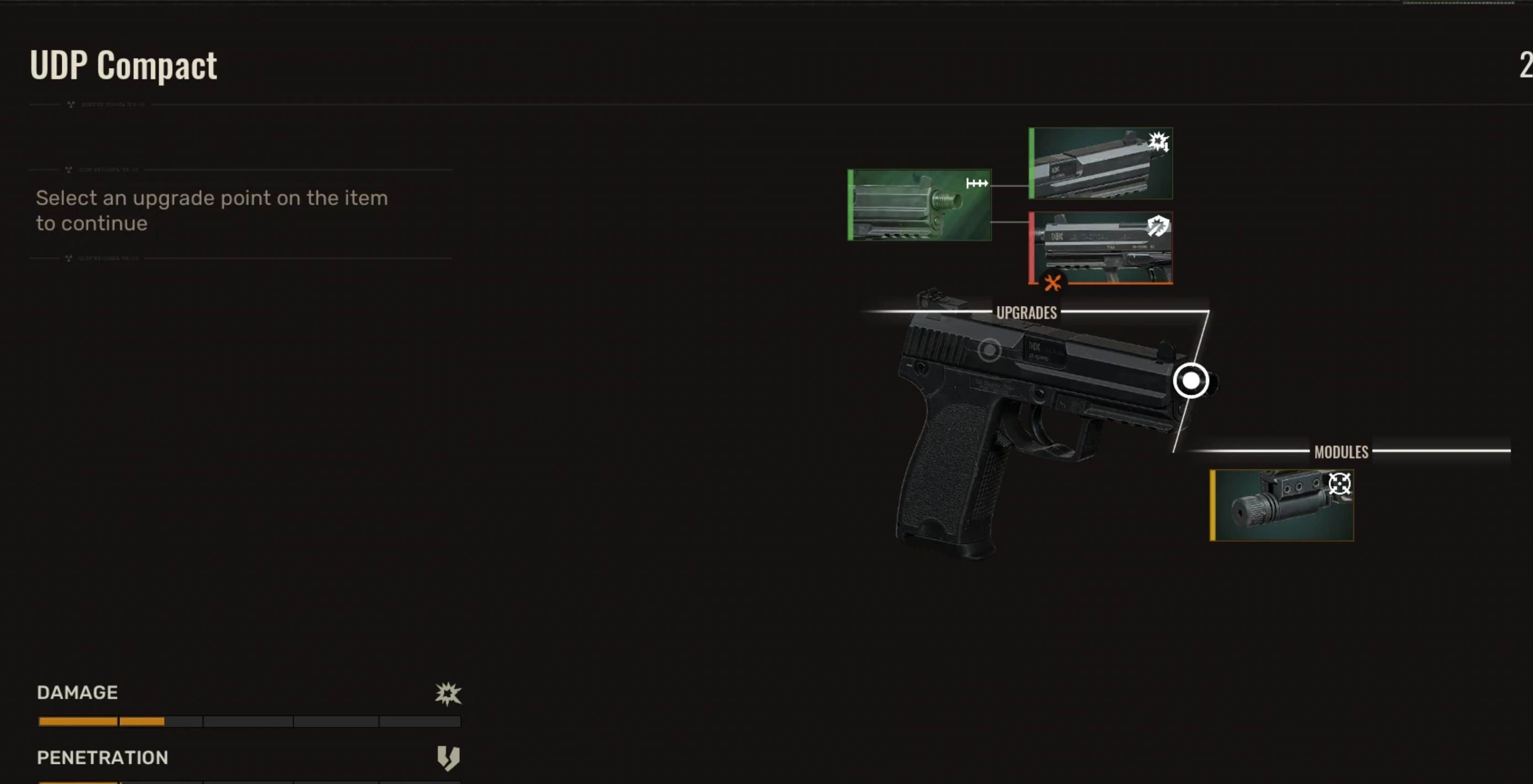
Task: Pick the red-edged slide upgrade tile
Action: (x=1101, y=248)
